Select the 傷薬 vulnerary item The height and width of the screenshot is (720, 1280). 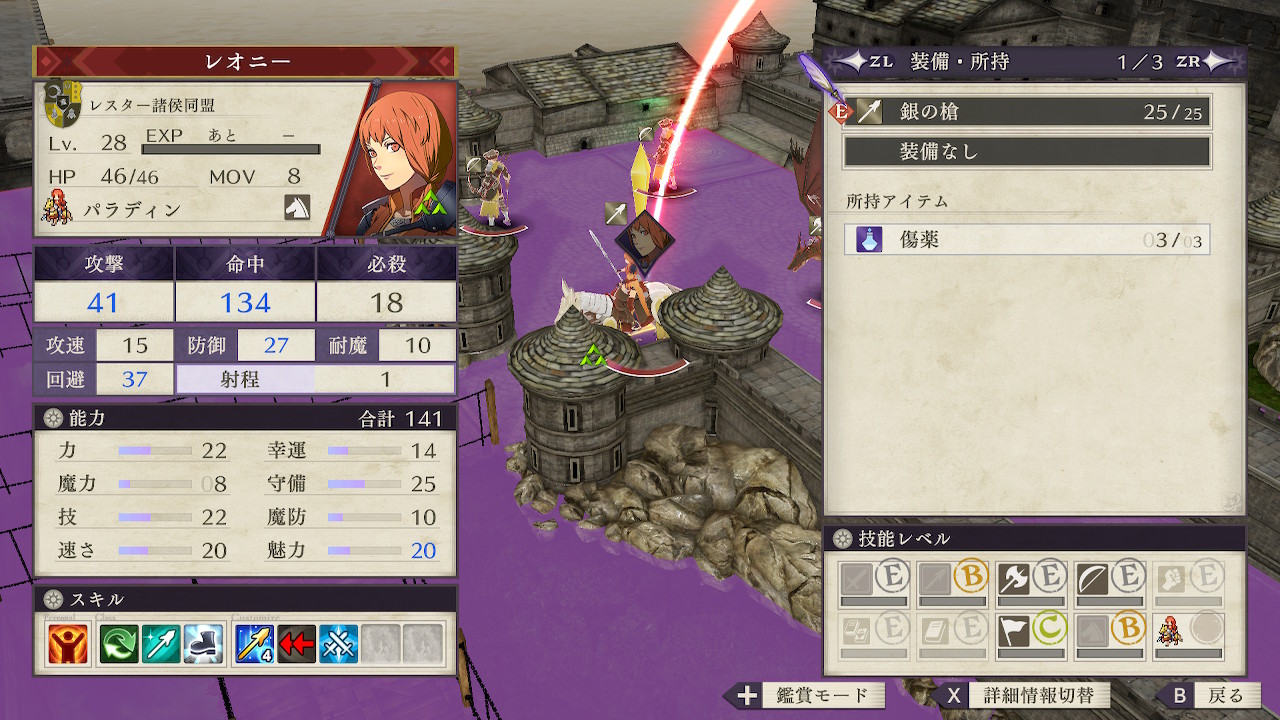coord(1027,240)
